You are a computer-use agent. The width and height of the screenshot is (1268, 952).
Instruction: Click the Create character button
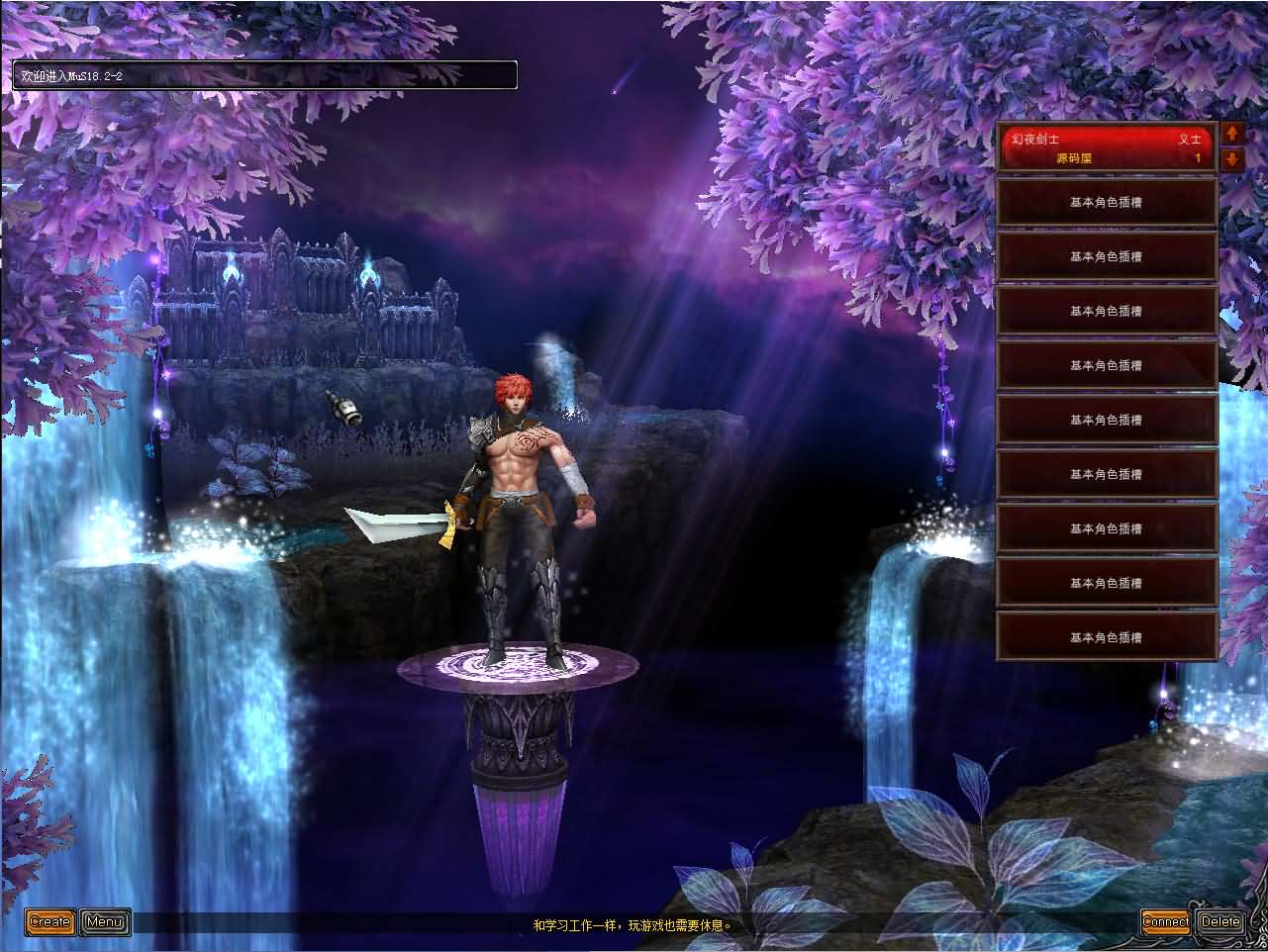(x=49, y=922)
